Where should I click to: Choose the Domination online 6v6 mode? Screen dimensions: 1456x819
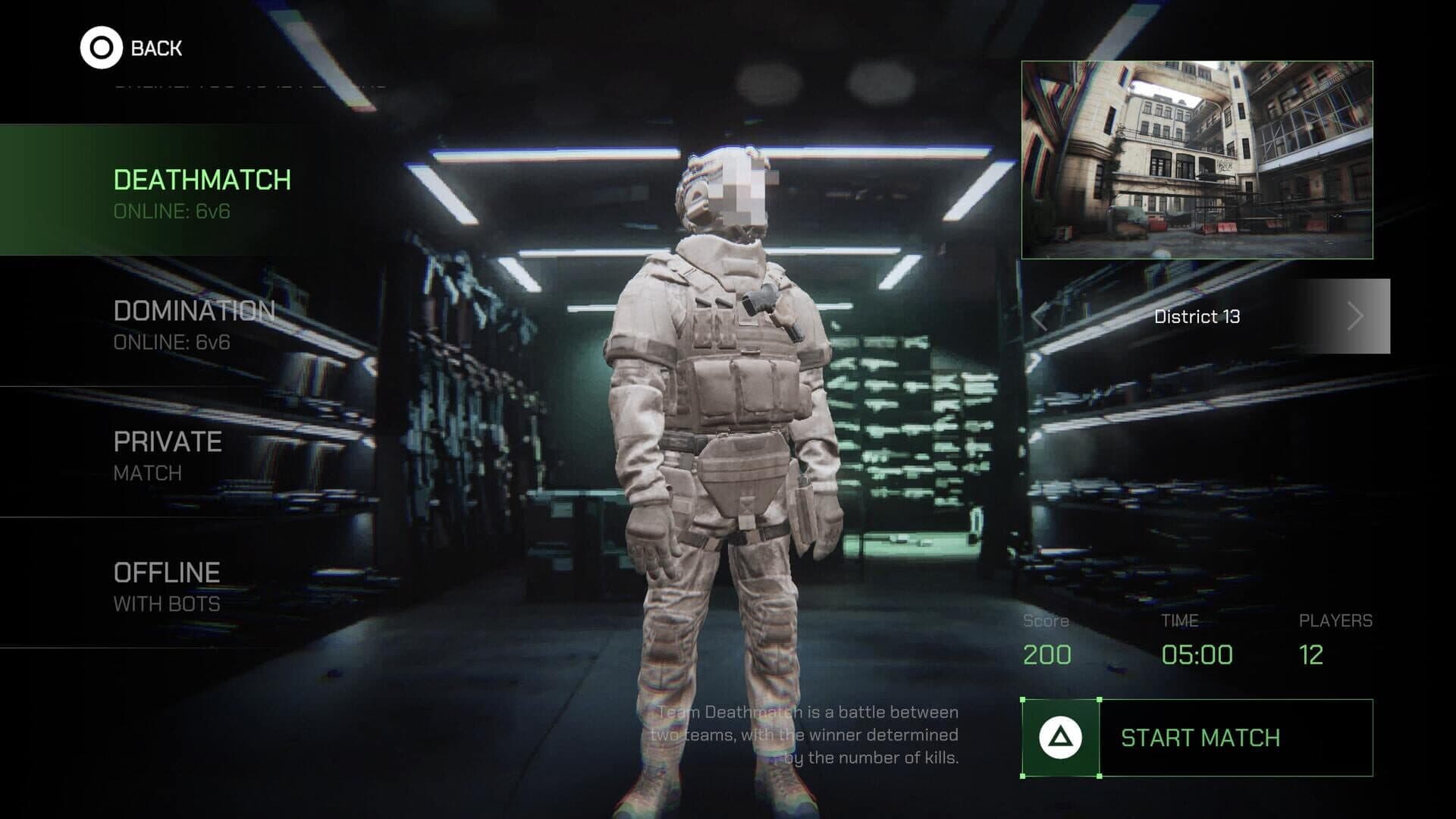point(193,323)
